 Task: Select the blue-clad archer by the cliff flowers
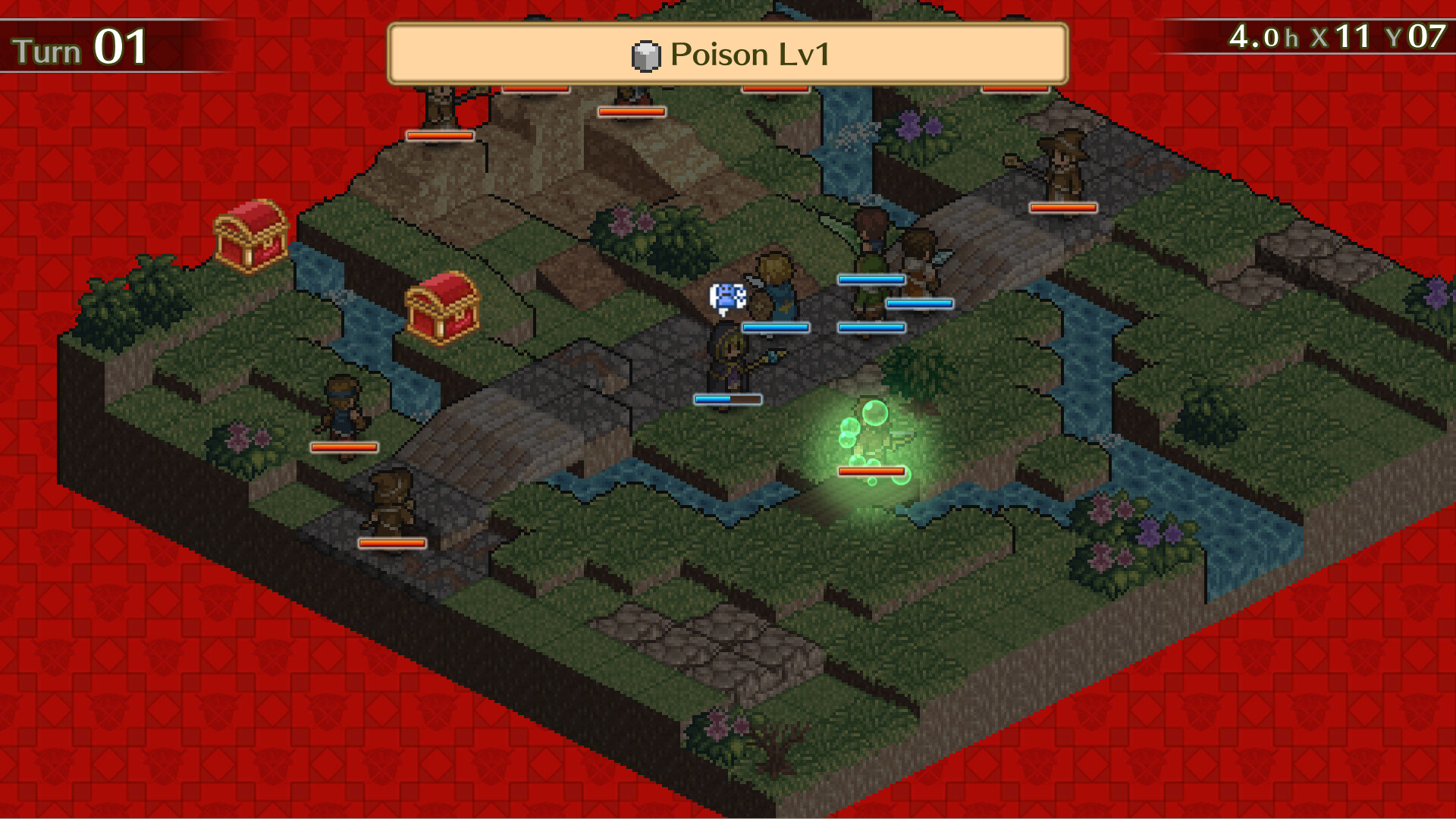coord(341,402)
